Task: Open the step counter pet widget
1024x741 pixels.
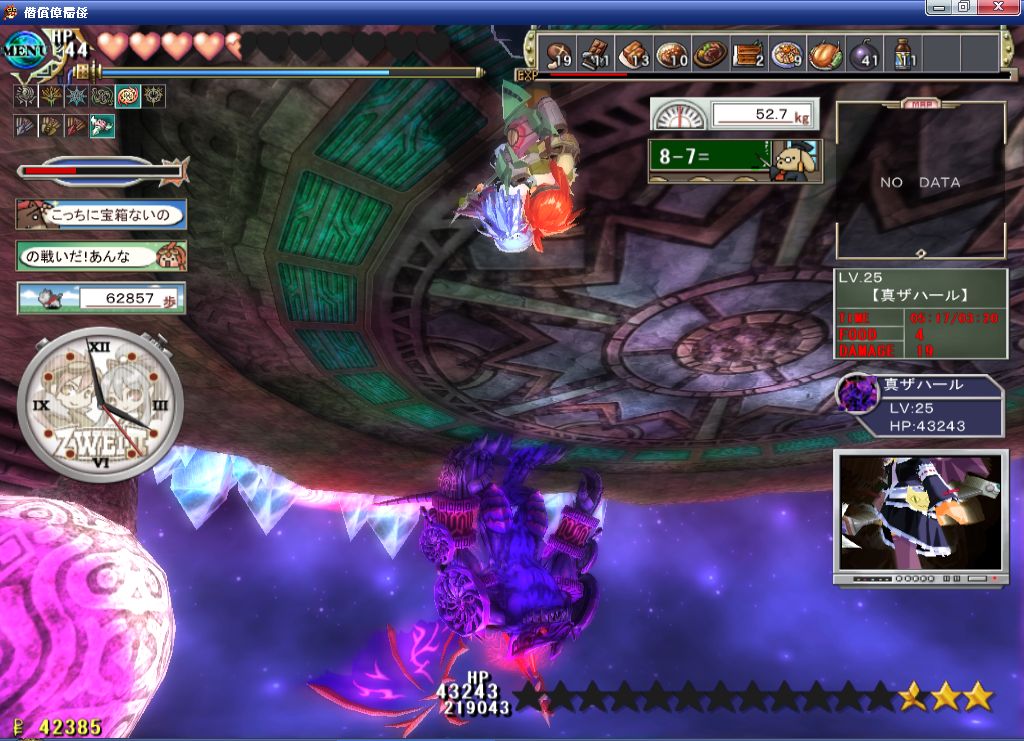Action: [x=101, y=297]
